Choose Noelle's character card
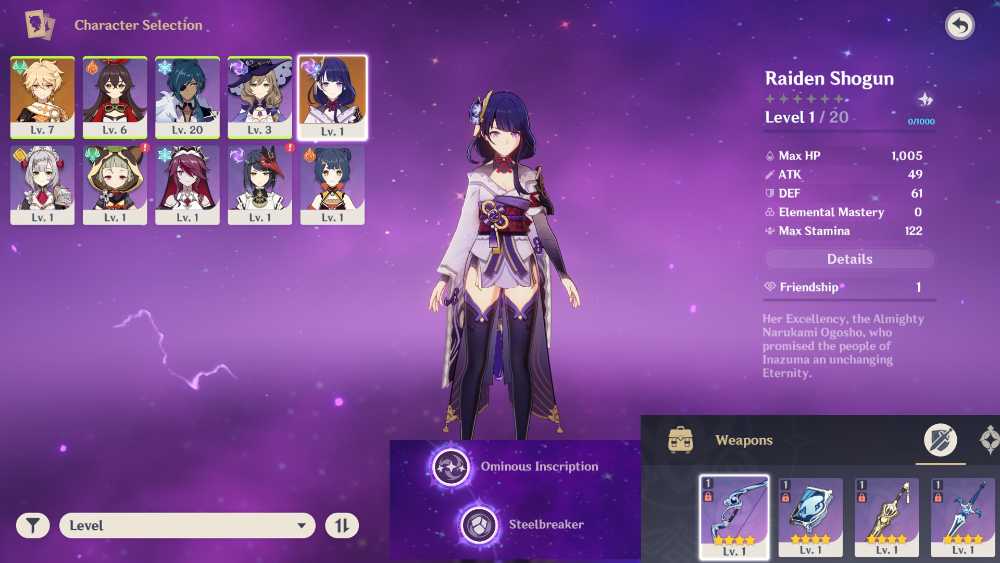This screenshot has height=563, width=1000. coord(42,184)
